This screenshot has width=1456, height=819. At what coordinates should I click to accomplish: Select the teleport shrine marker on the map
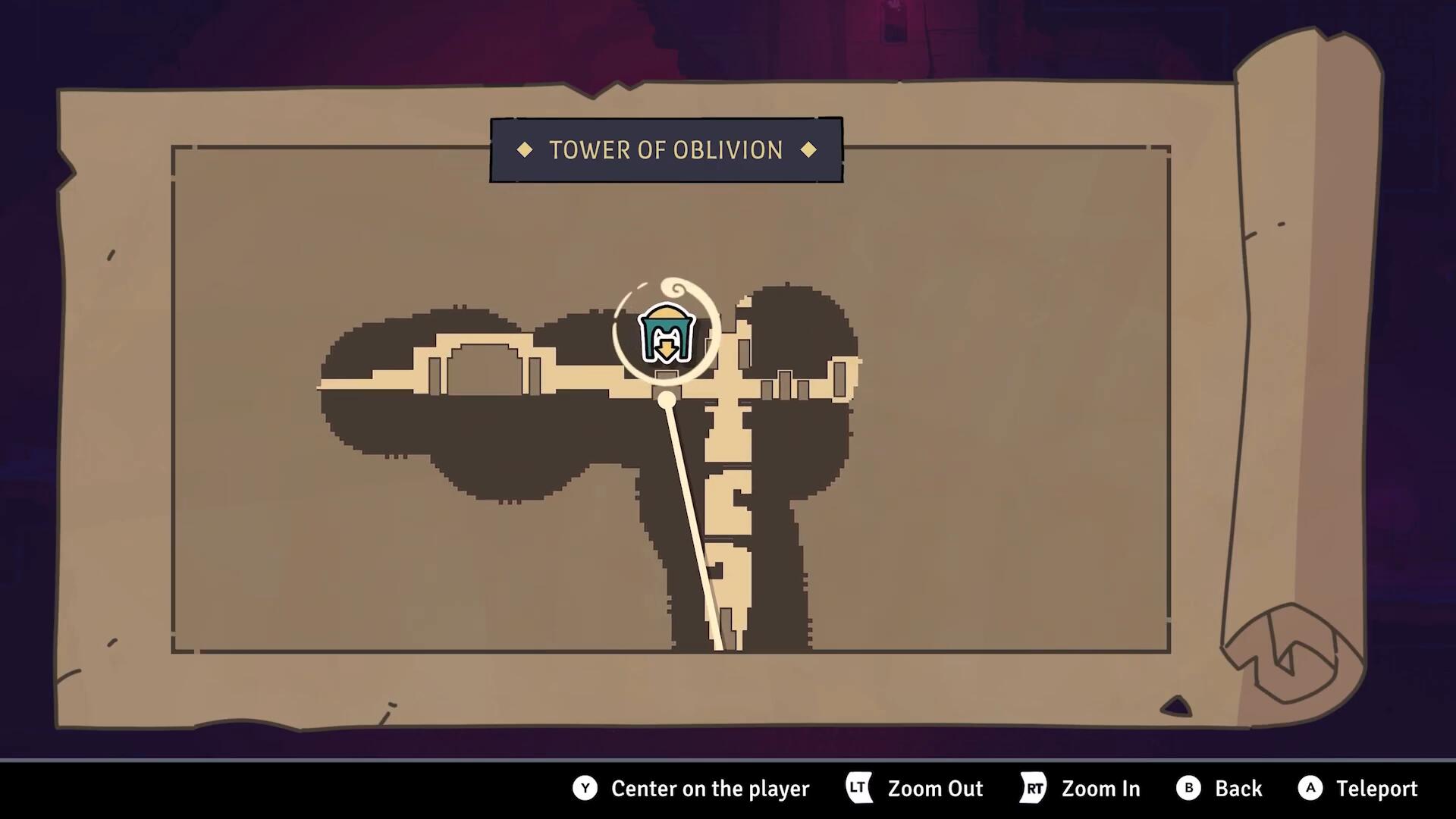[x=666, y=334]
